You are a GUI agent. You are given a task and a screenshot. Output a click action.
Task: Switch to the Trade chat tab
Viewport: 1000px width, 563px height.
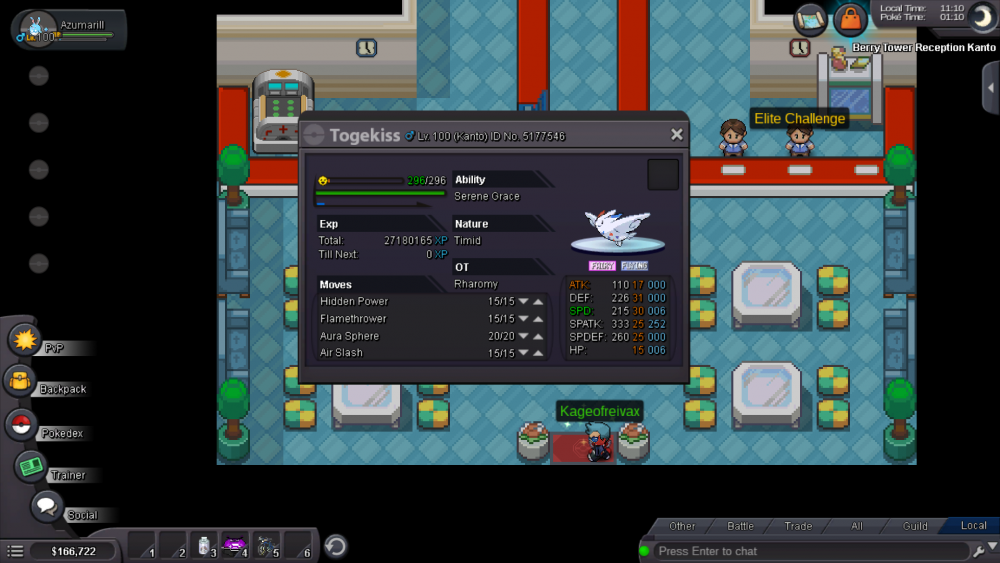[798, 526]
